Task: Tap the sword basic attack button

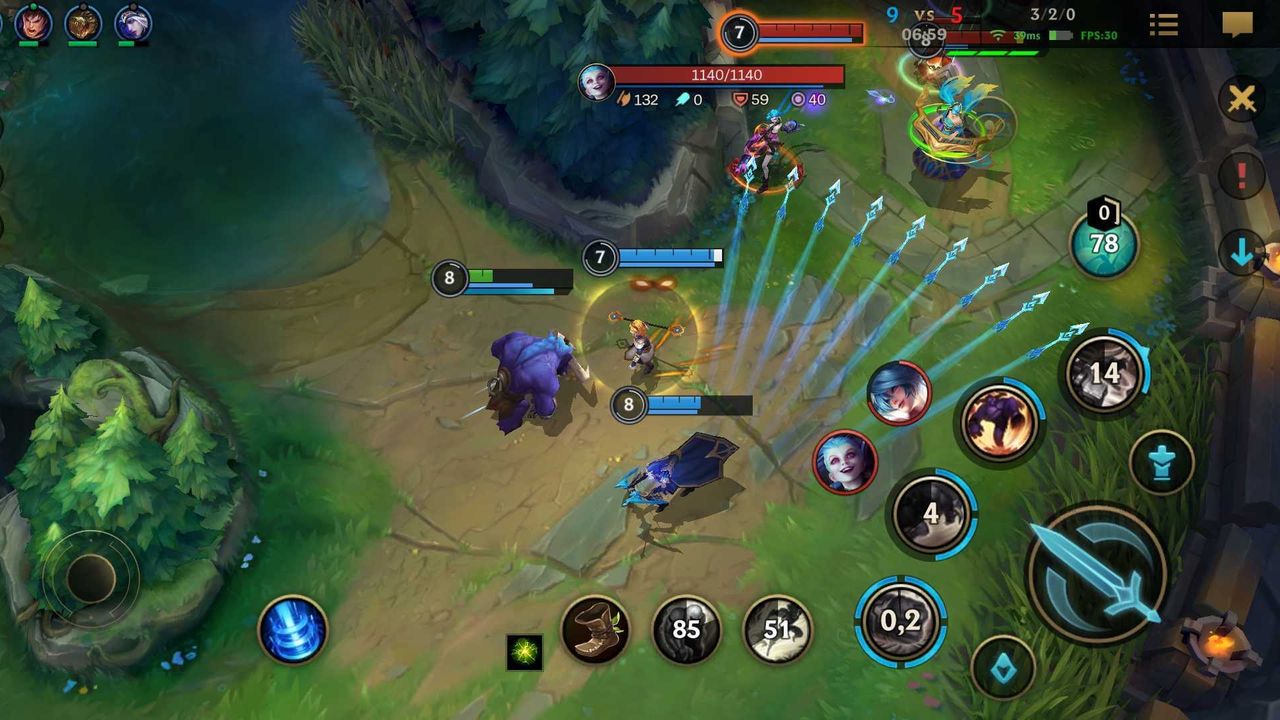Action: [1097, 573]
